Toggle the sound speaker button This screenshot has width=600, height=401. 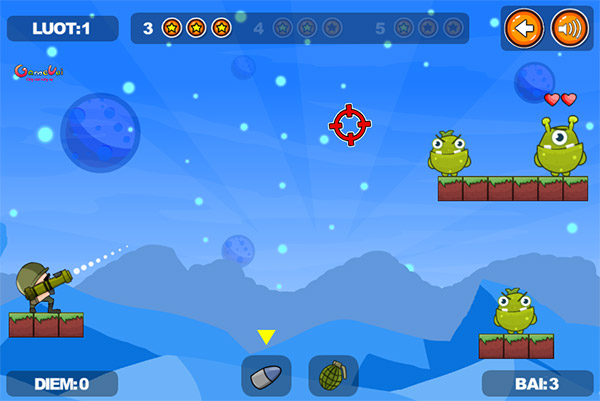[569, 27]
